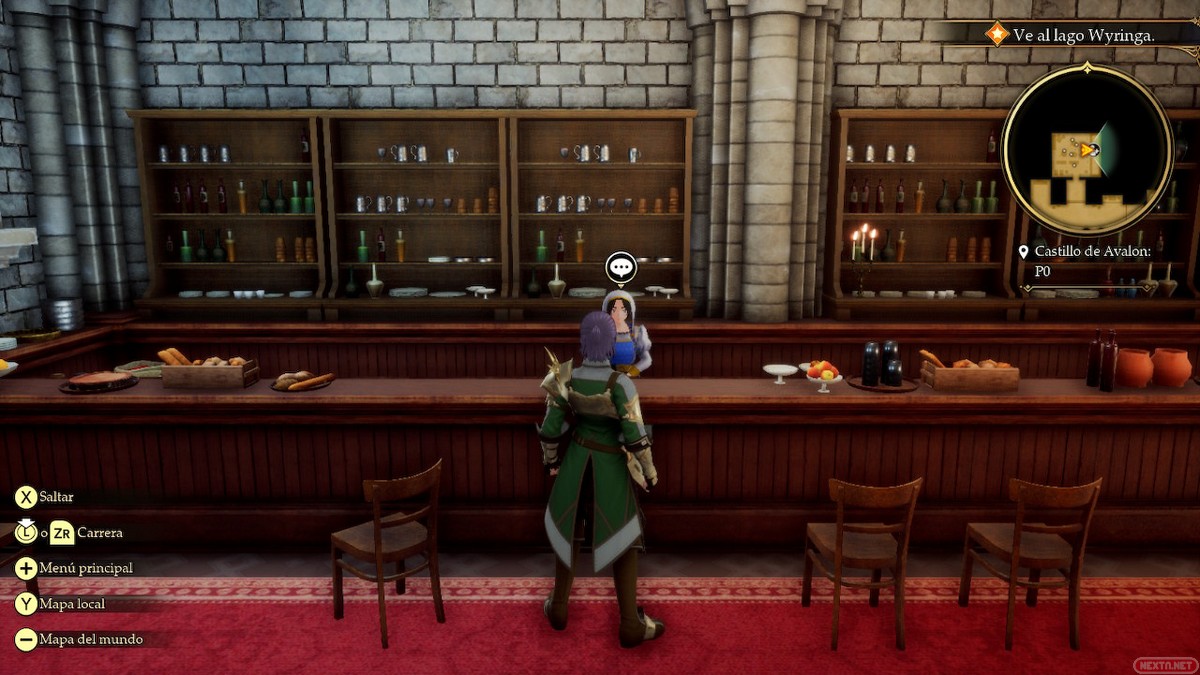
Task: Open the Mapa del mundo
Action: click(90, 639)
